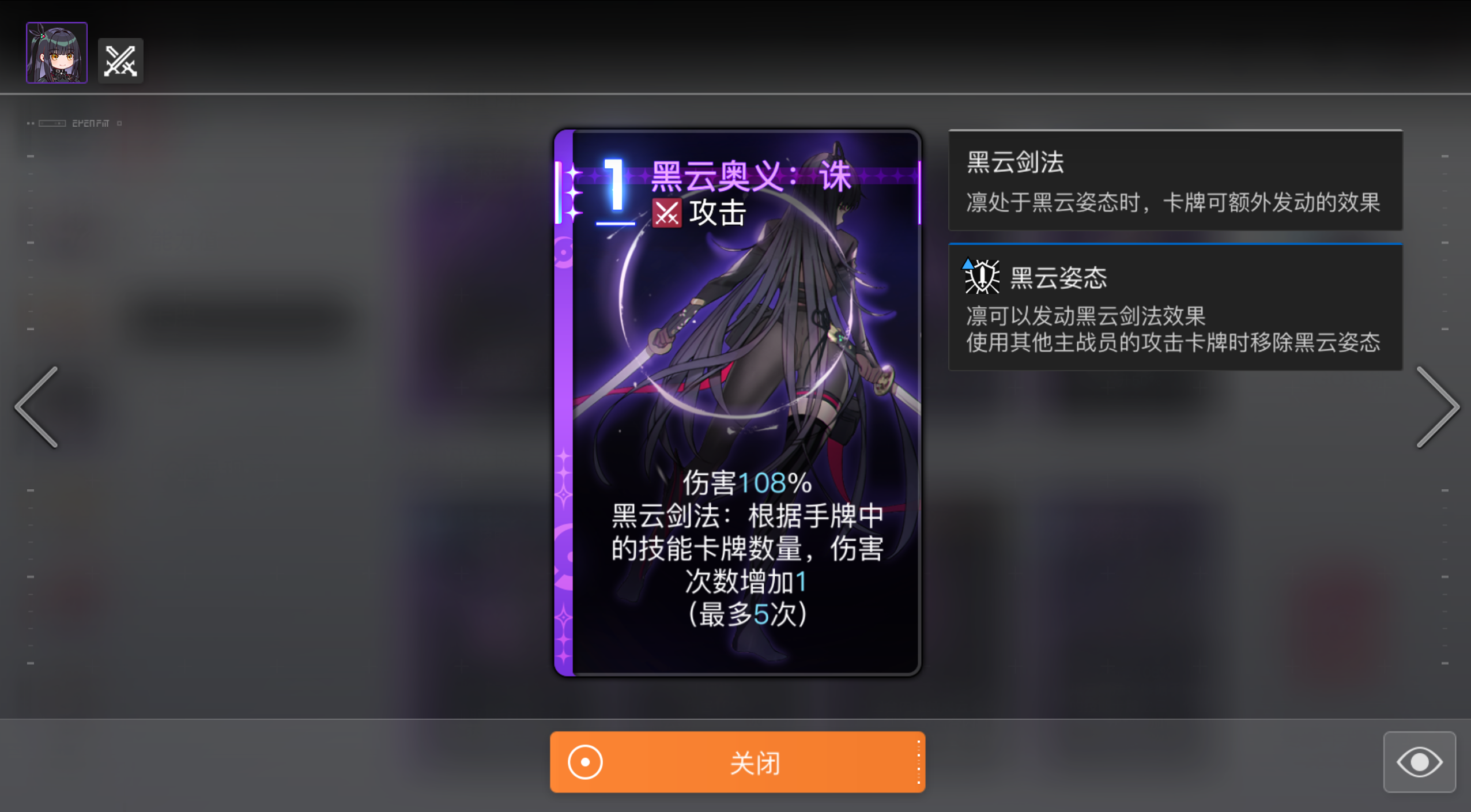This screenshot has width=1471, height=812.
Task: Click the target circle icon on the 关闭 button
Action: (x=584, y=761)
